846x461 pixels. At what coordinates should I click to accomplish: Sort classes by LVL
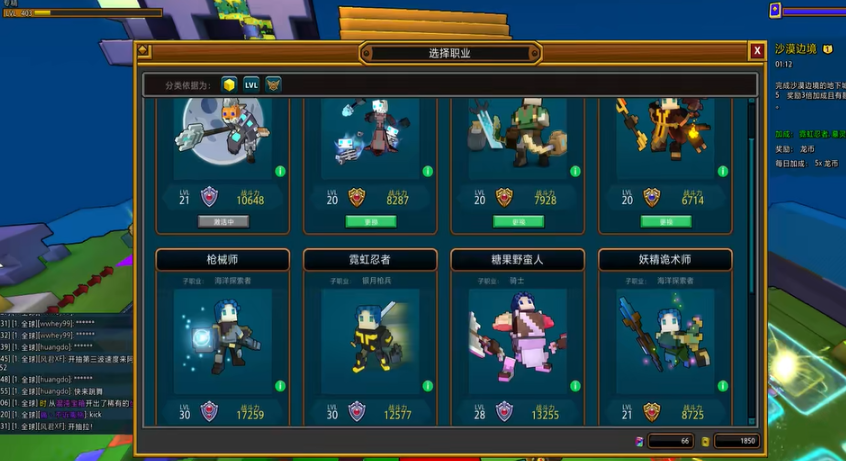point(251,85)
